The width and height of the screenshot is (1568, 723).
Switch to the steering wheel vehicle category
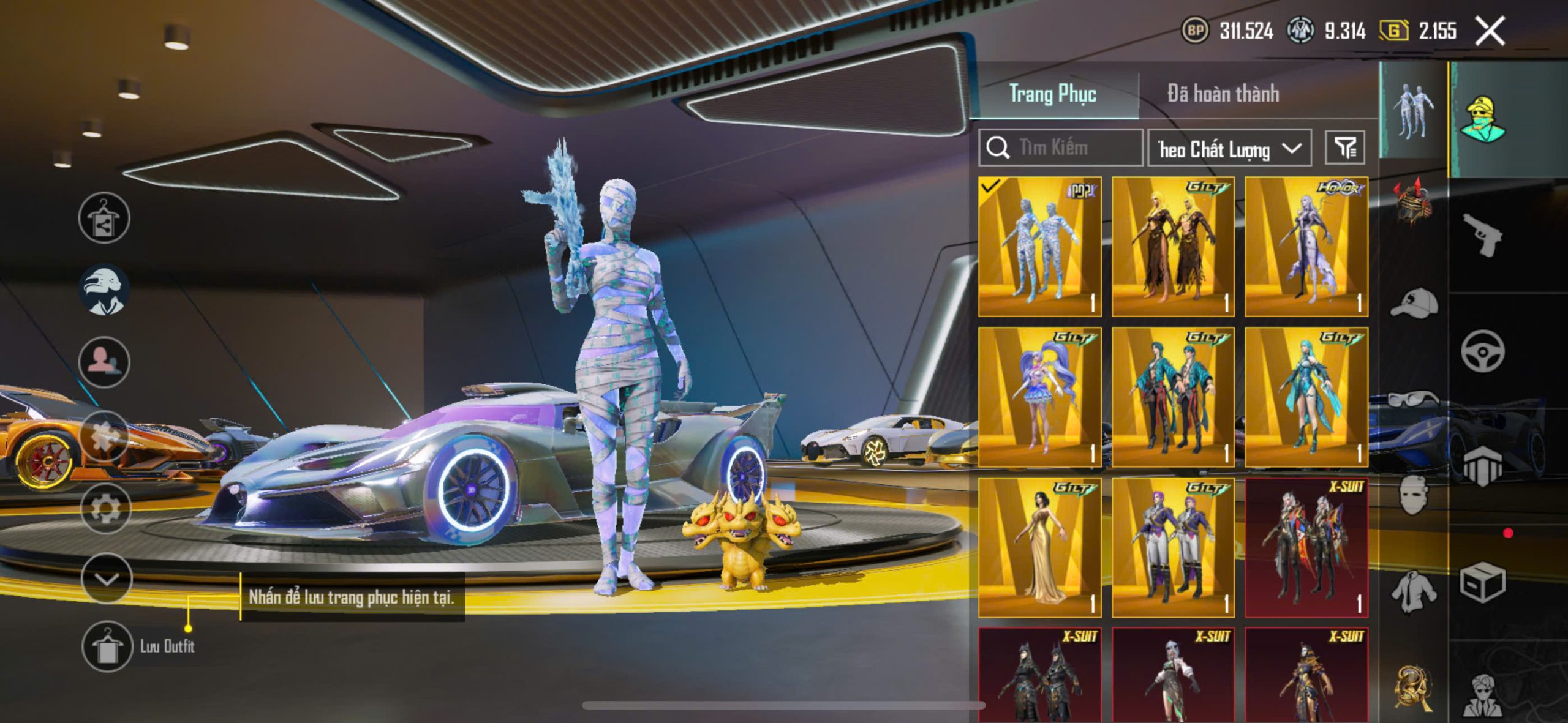[x=1482, y=351]
